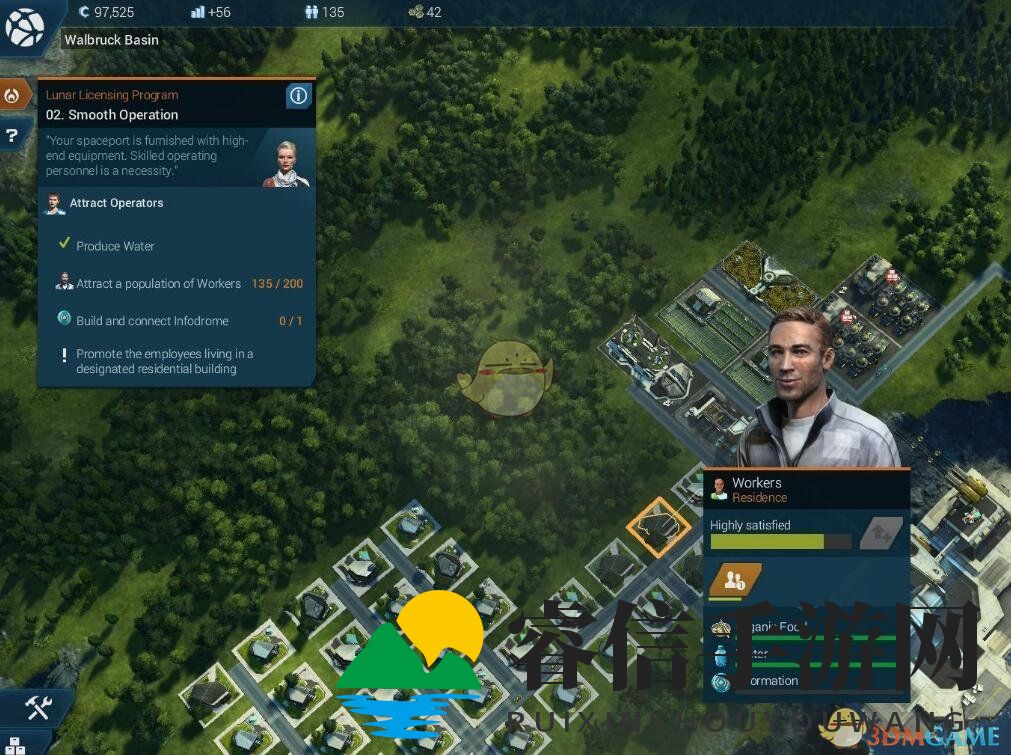This screenshot has width=1011, height=755.
Task: Open the globe world map button
Action: 23,26
